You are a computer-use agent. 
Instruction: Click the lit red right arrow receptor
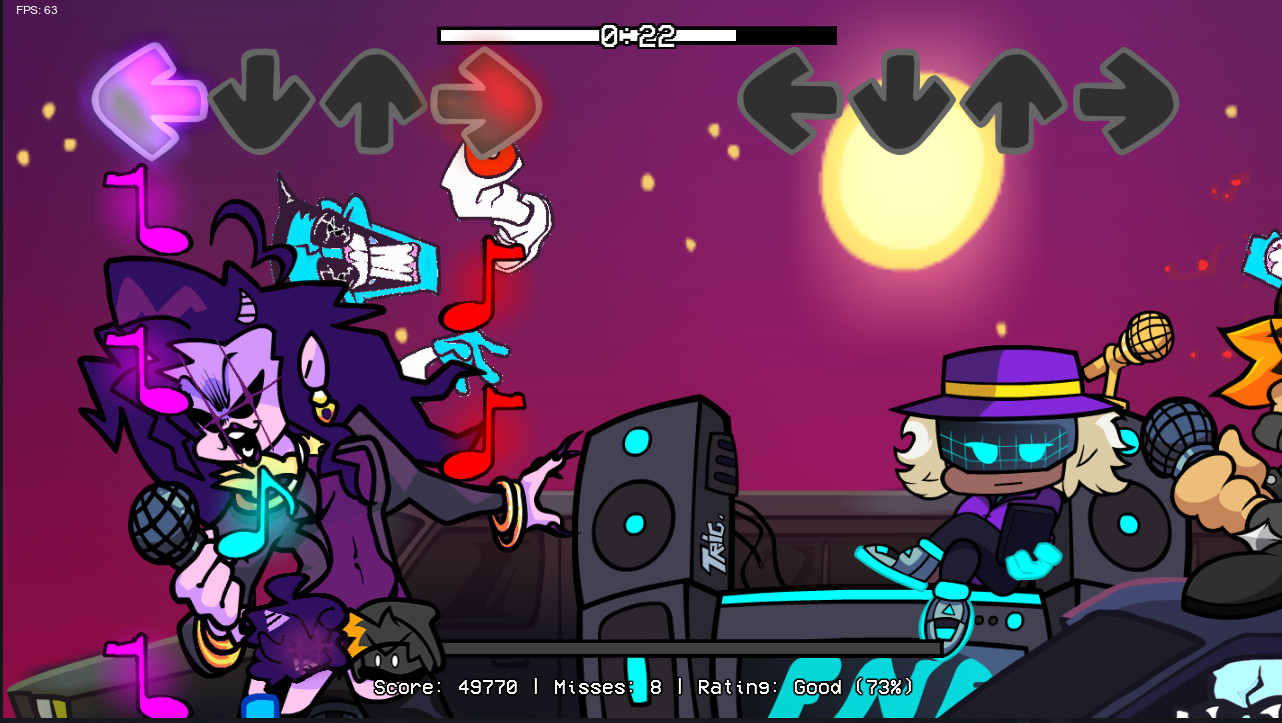488,100
